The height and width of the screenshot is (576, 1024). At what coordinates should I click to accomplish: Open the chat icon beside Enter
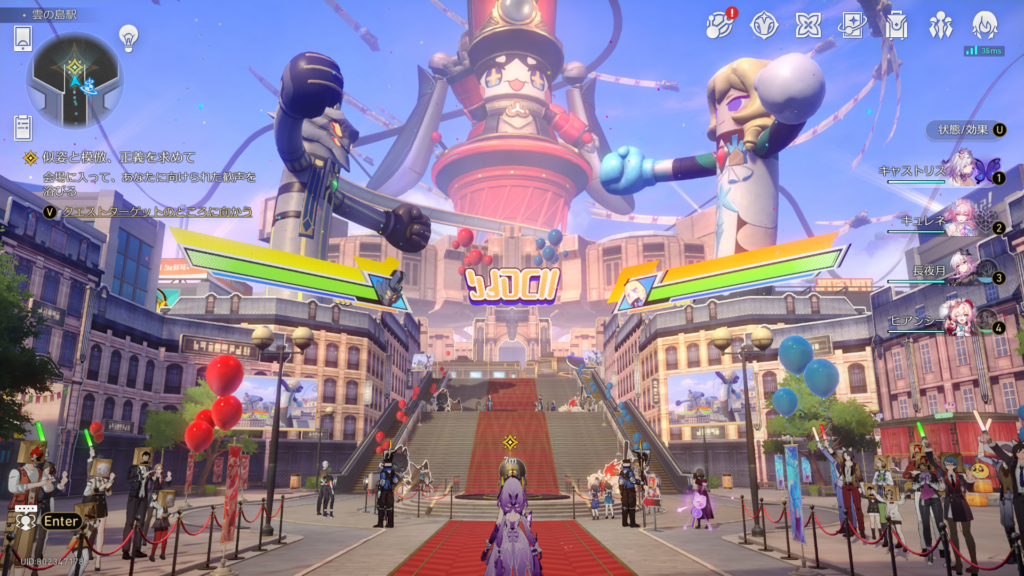[x=24, y=520]
